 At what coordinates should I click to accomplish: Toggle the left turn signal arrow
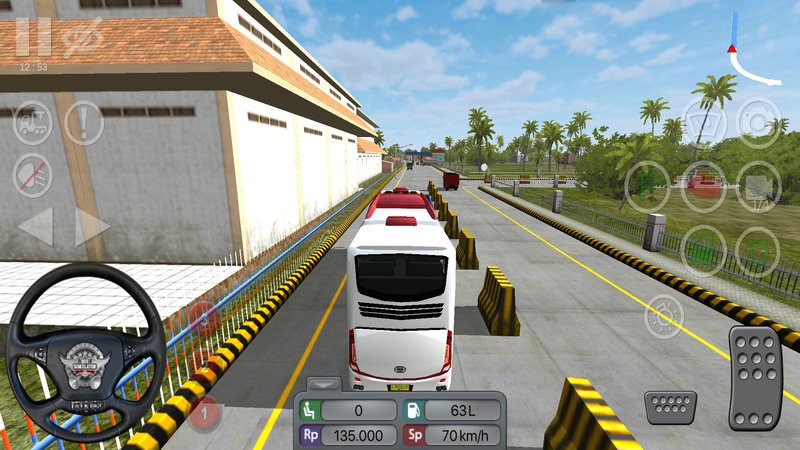coord(35,227)
